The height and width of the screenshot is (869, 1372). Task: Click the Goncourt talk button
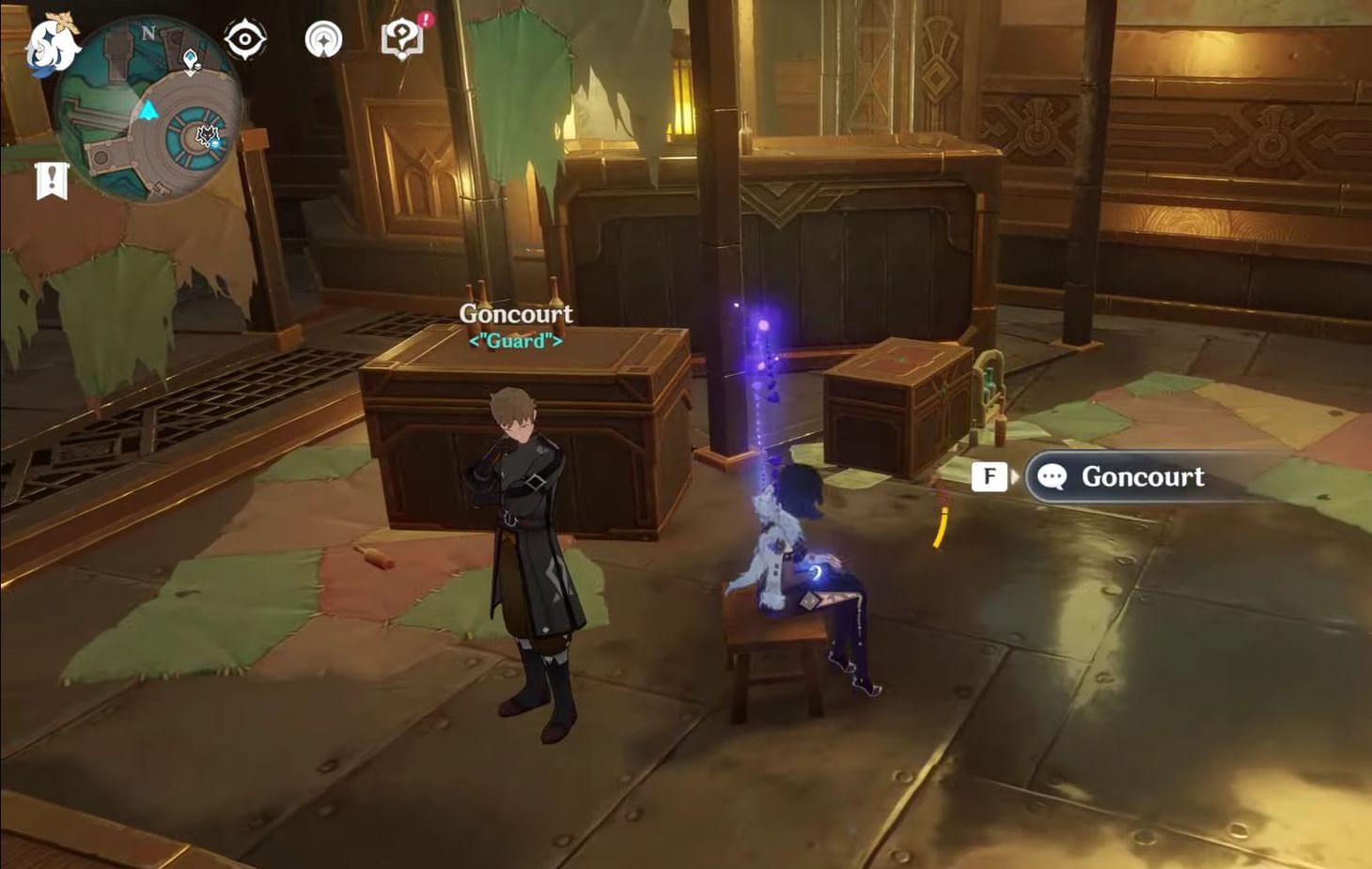pyautogui.click(x=1142, y=477)
